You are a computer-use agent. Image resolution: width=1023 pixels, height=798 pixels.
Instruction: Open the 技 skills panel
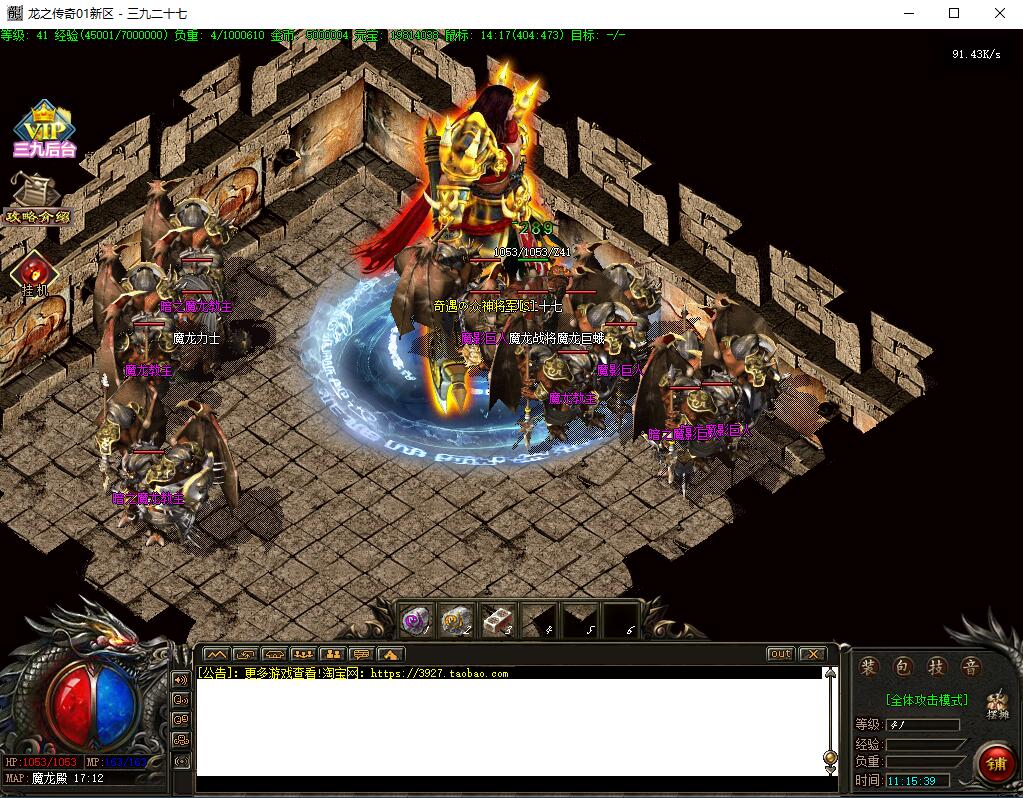pyautogui.click(x=936, y=668)
